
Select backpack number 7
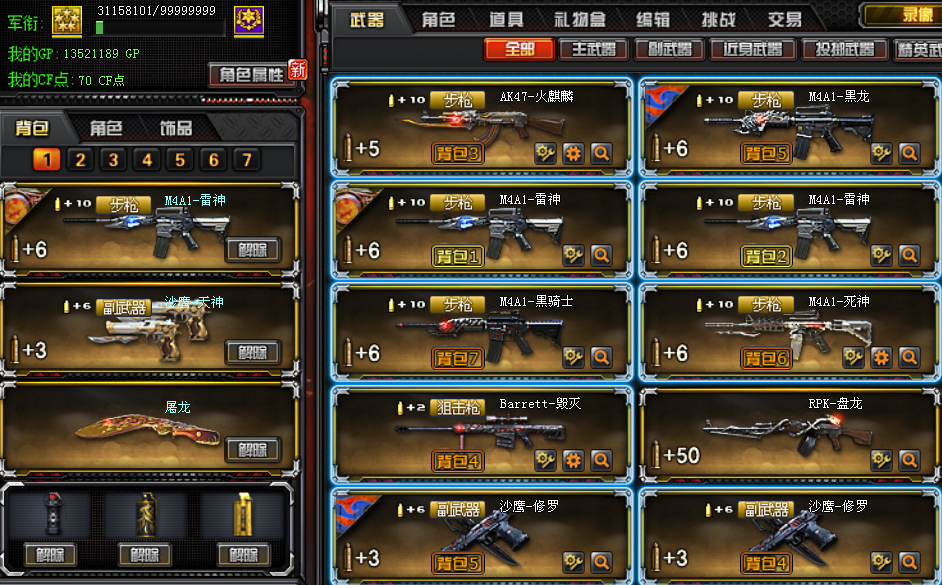[x=246, y=160]
